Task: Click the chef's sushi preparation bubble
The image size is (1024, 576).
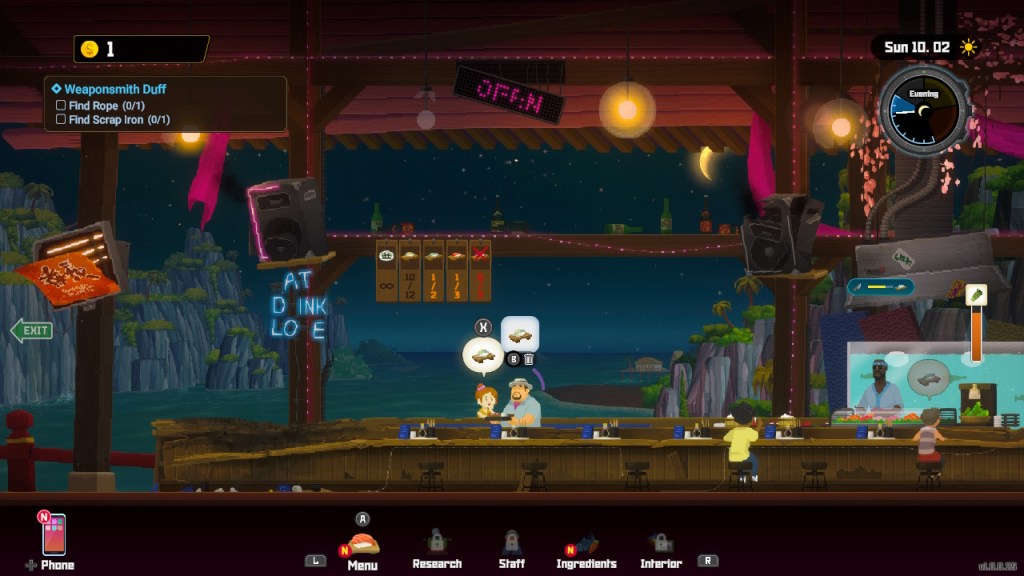Action: [x=929, y=378]
